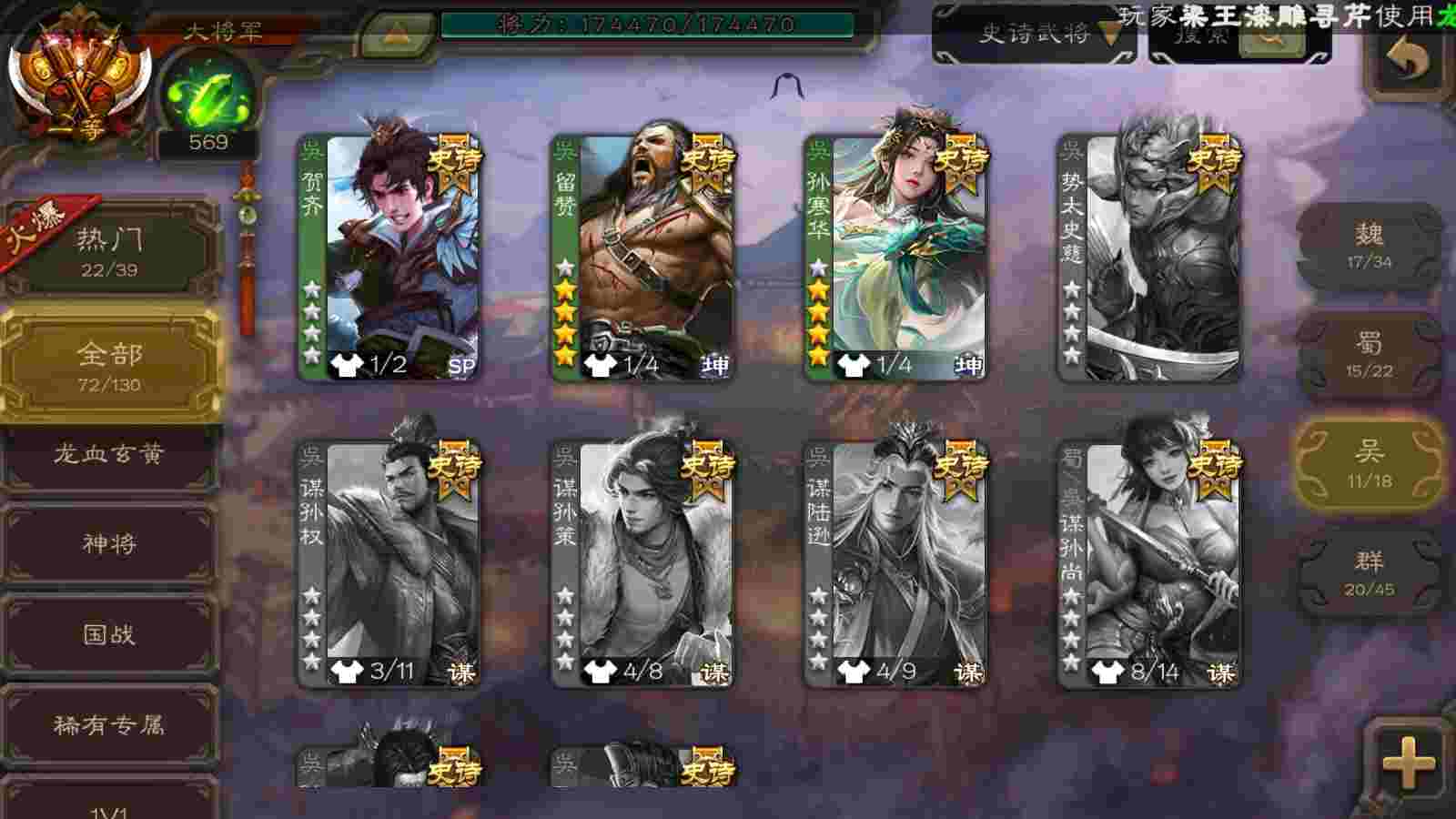The height and width of the screenshot is (819, 1456).
Task: Select the 势太史慈 hero card
Action: click(x=1149, y=258)
